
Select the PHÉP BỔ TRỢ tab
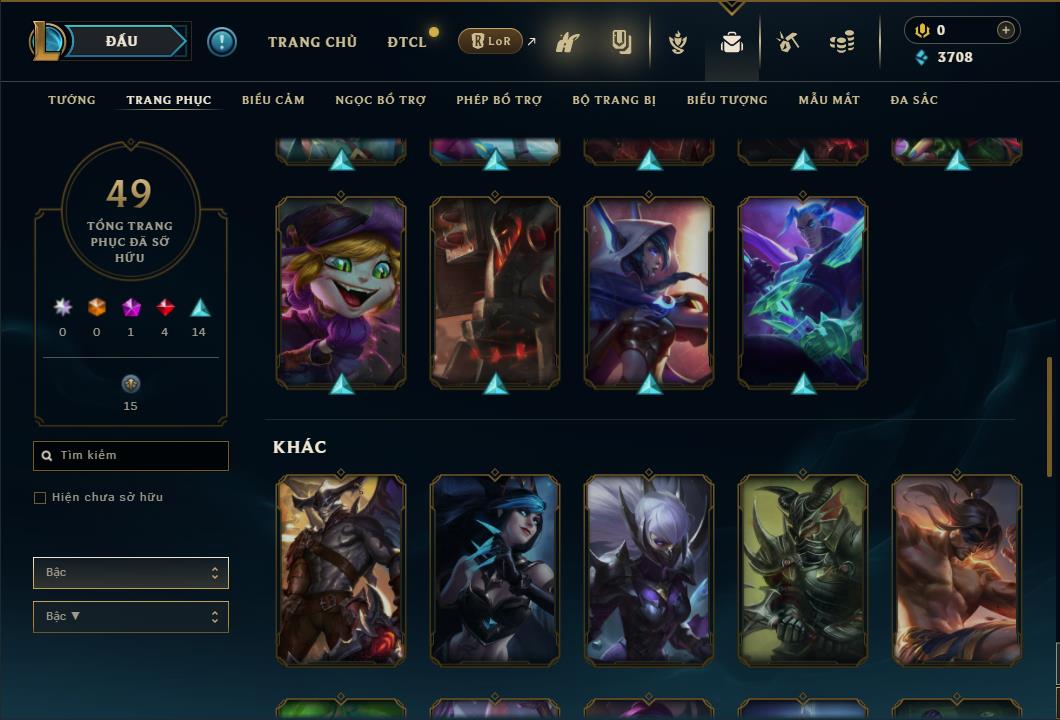(499, 100)
